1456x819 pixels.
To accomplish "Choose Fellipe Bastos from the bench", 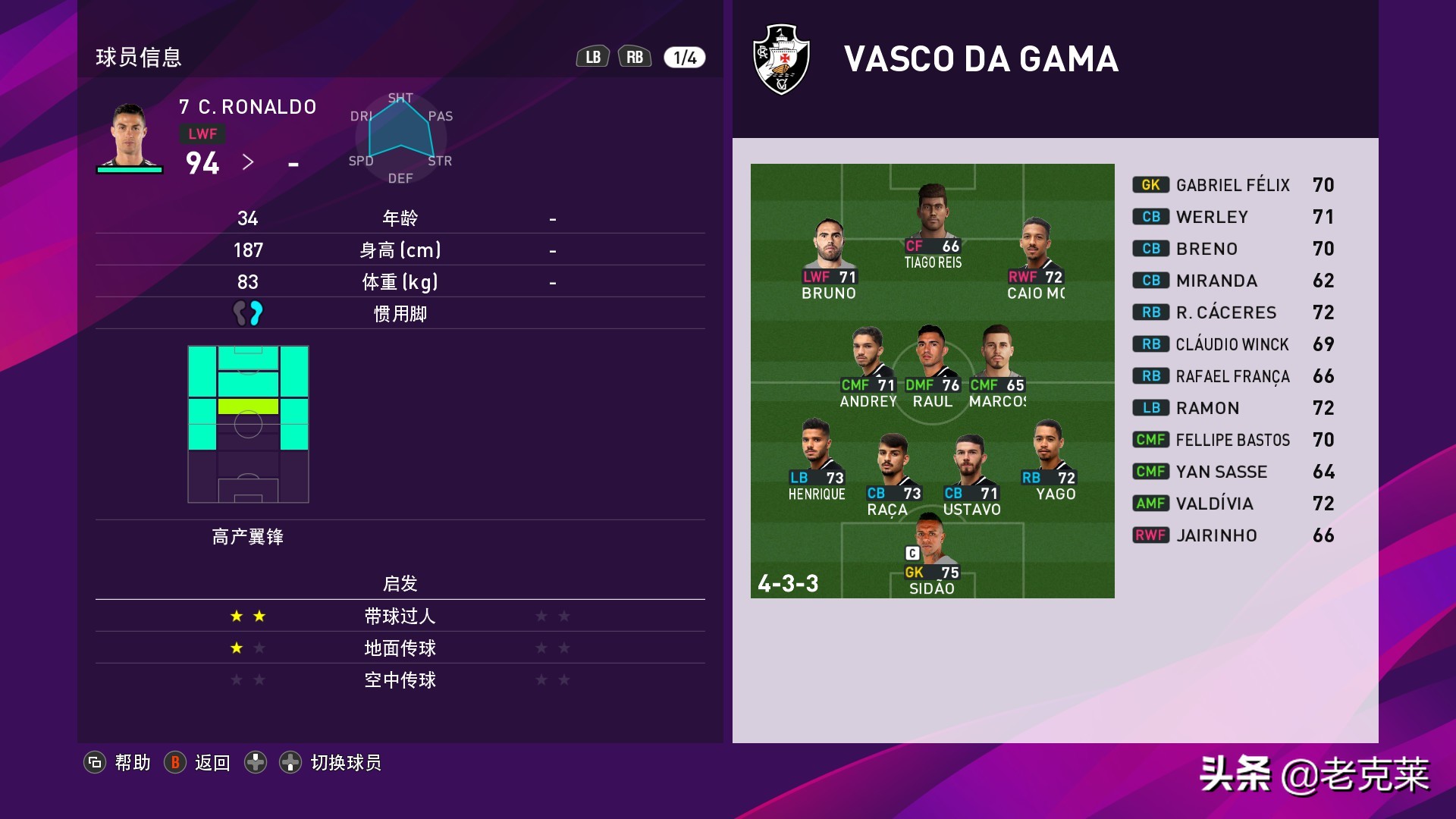I will click(1232, 440).
